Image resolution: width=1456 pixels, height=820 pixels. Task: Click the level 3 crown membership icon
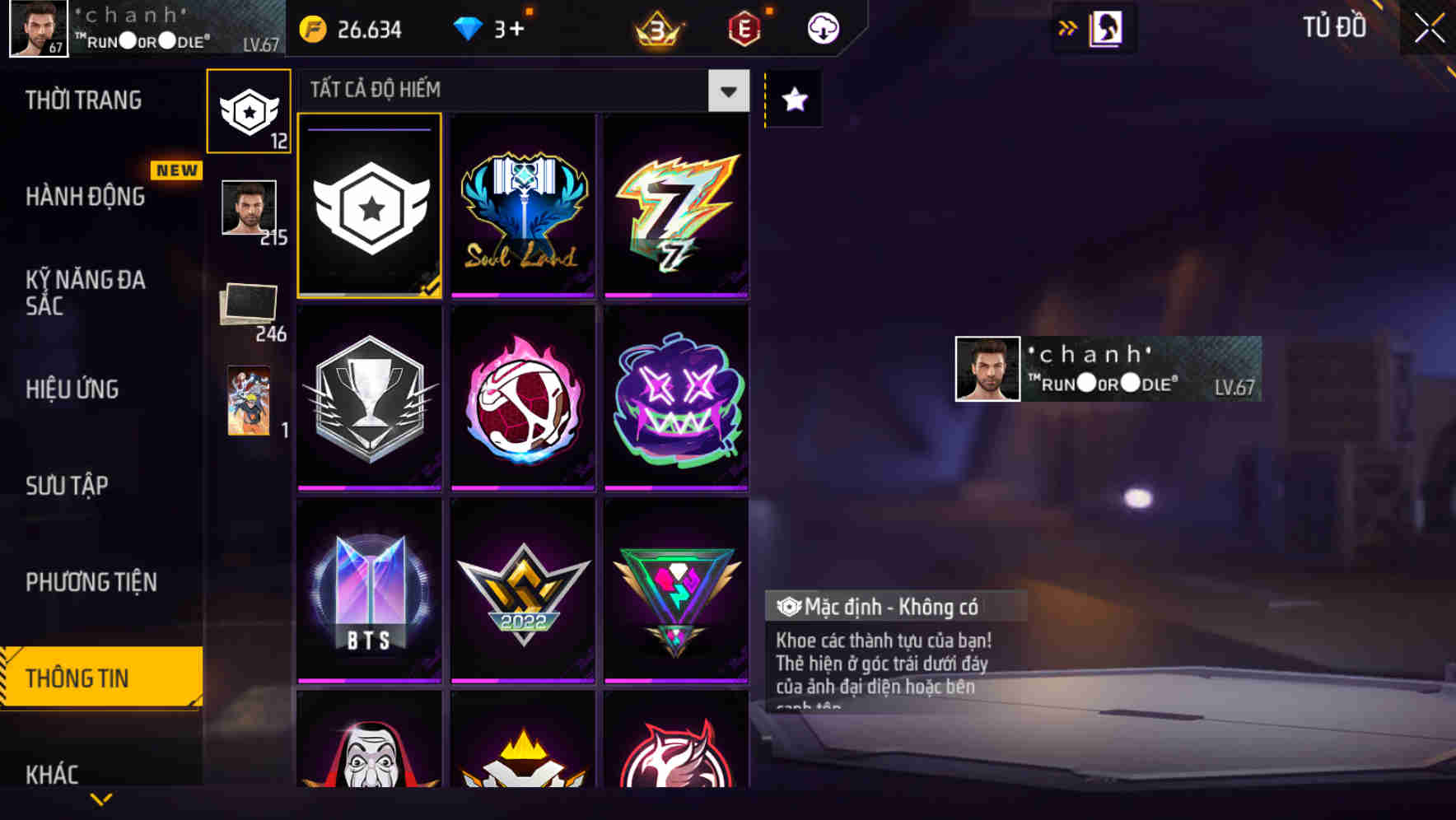coord(655,29)
